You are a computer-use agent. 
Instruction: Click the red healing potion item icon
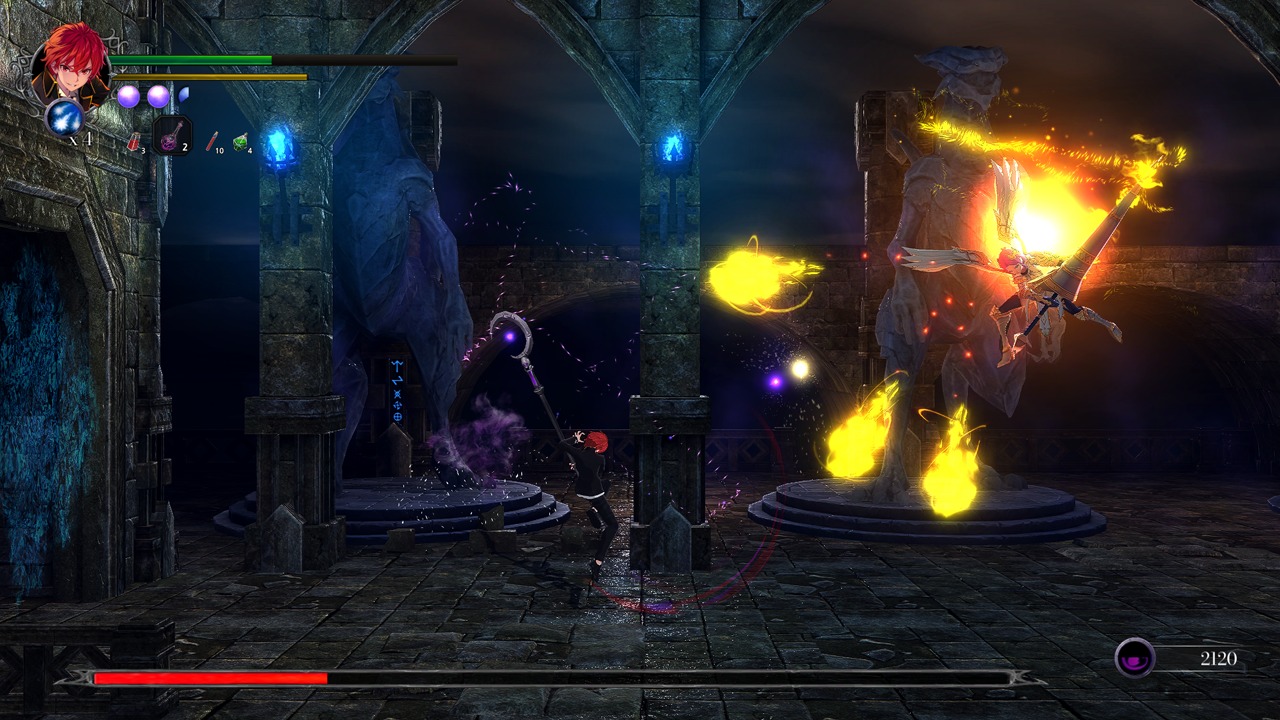[136, 142]
